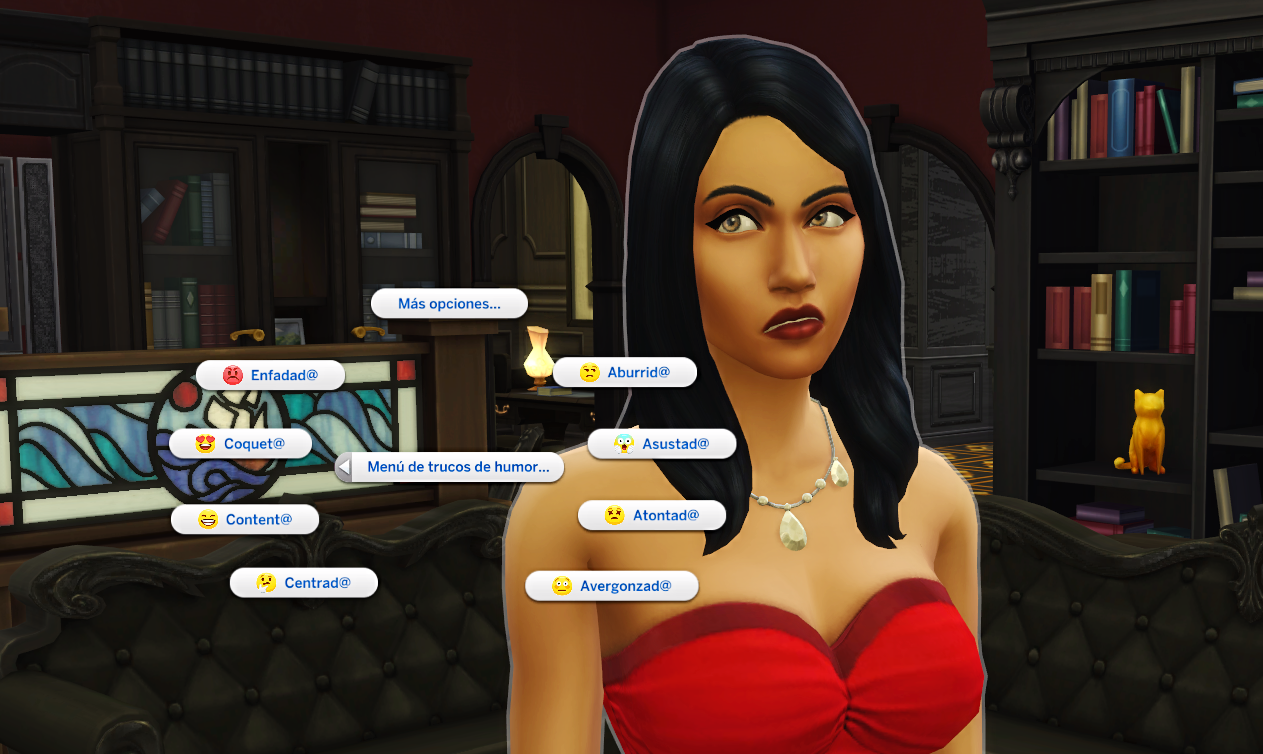Select the Enfadad@ mood option

point(271,375)
